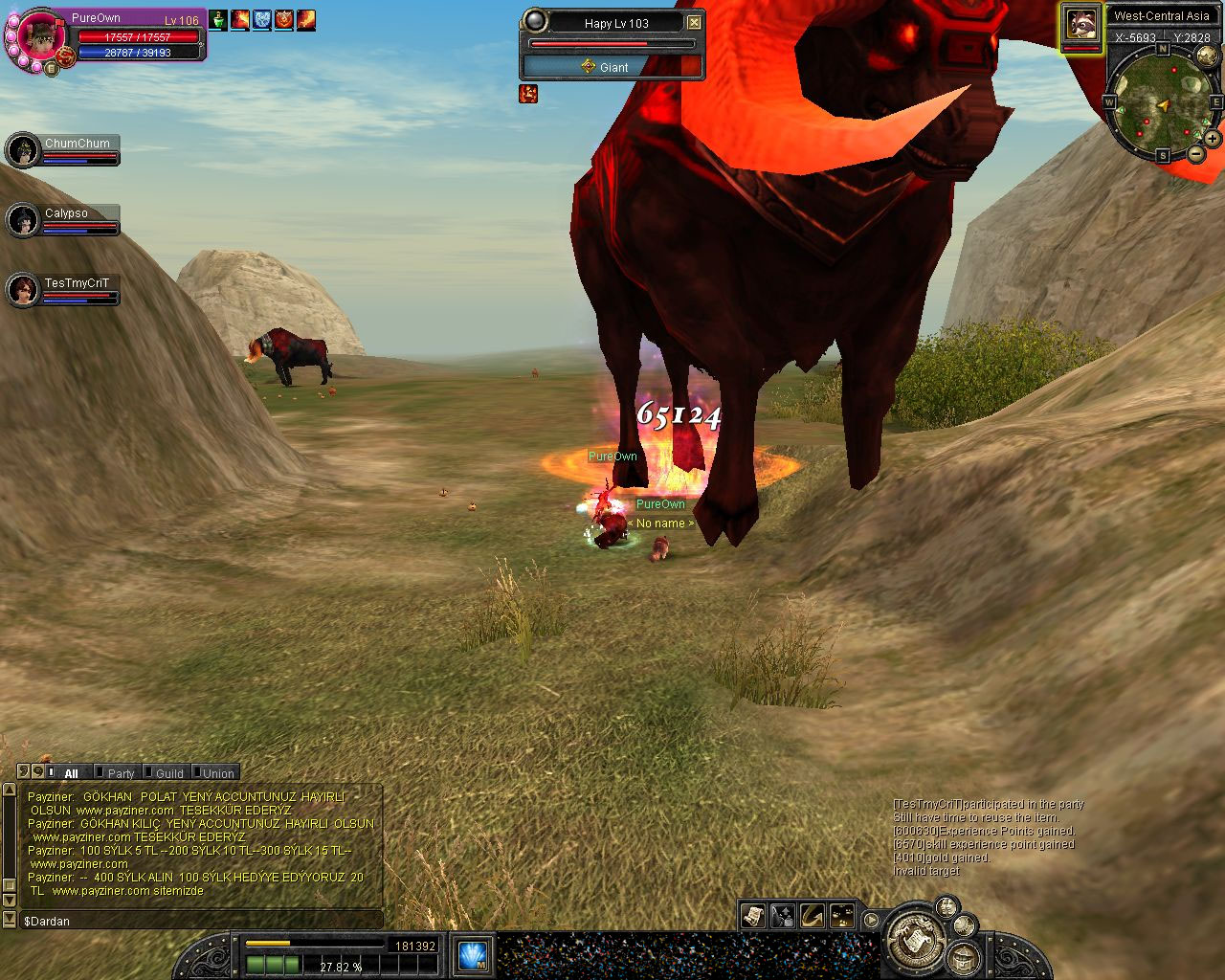Switch chat to the Guild tab
This screenshot has width=1225, height=980.
pyautogui.click(x=168, y=773)
